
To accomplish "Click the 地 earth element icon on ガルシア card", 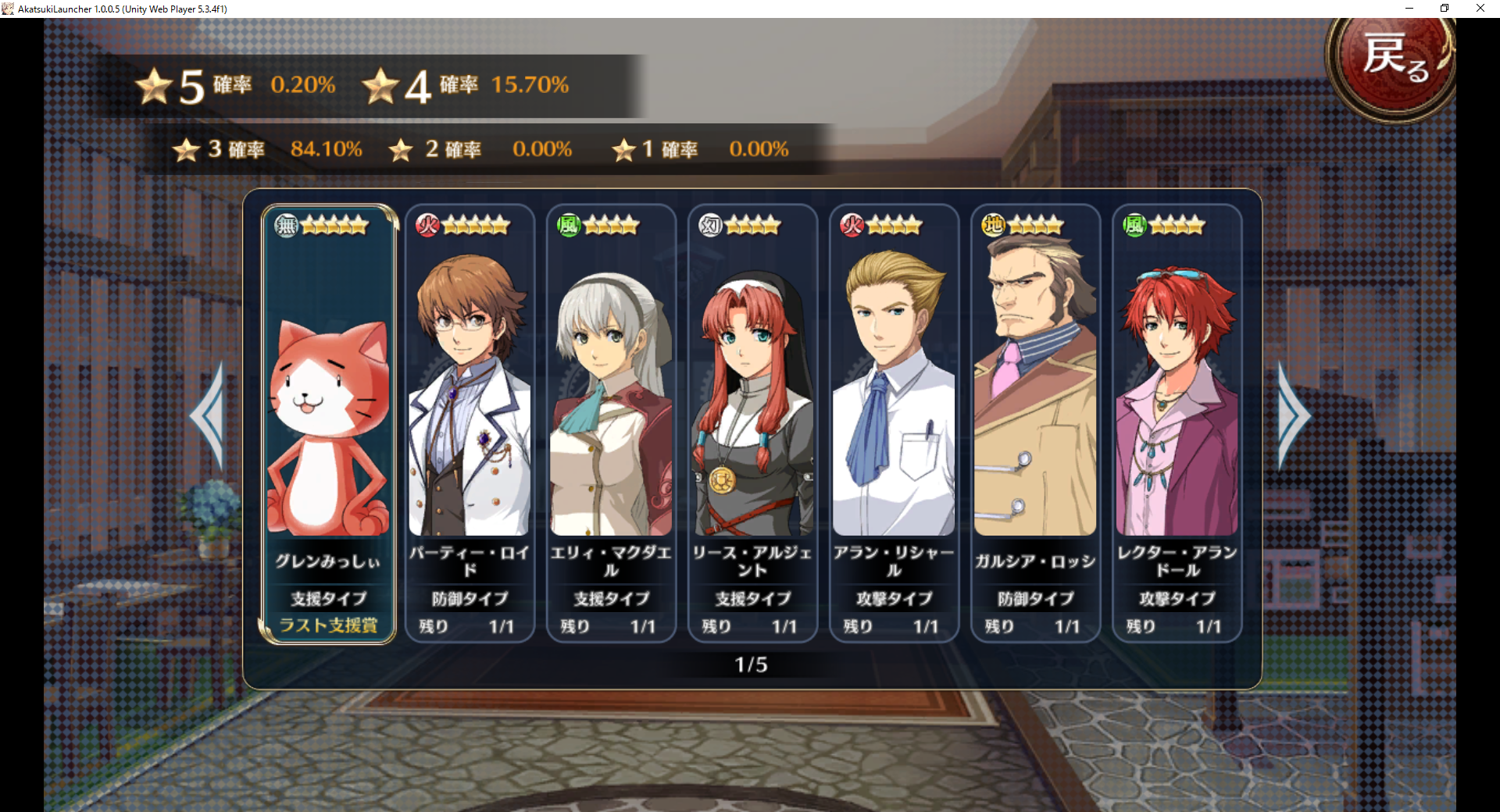I will coord(993,224).
